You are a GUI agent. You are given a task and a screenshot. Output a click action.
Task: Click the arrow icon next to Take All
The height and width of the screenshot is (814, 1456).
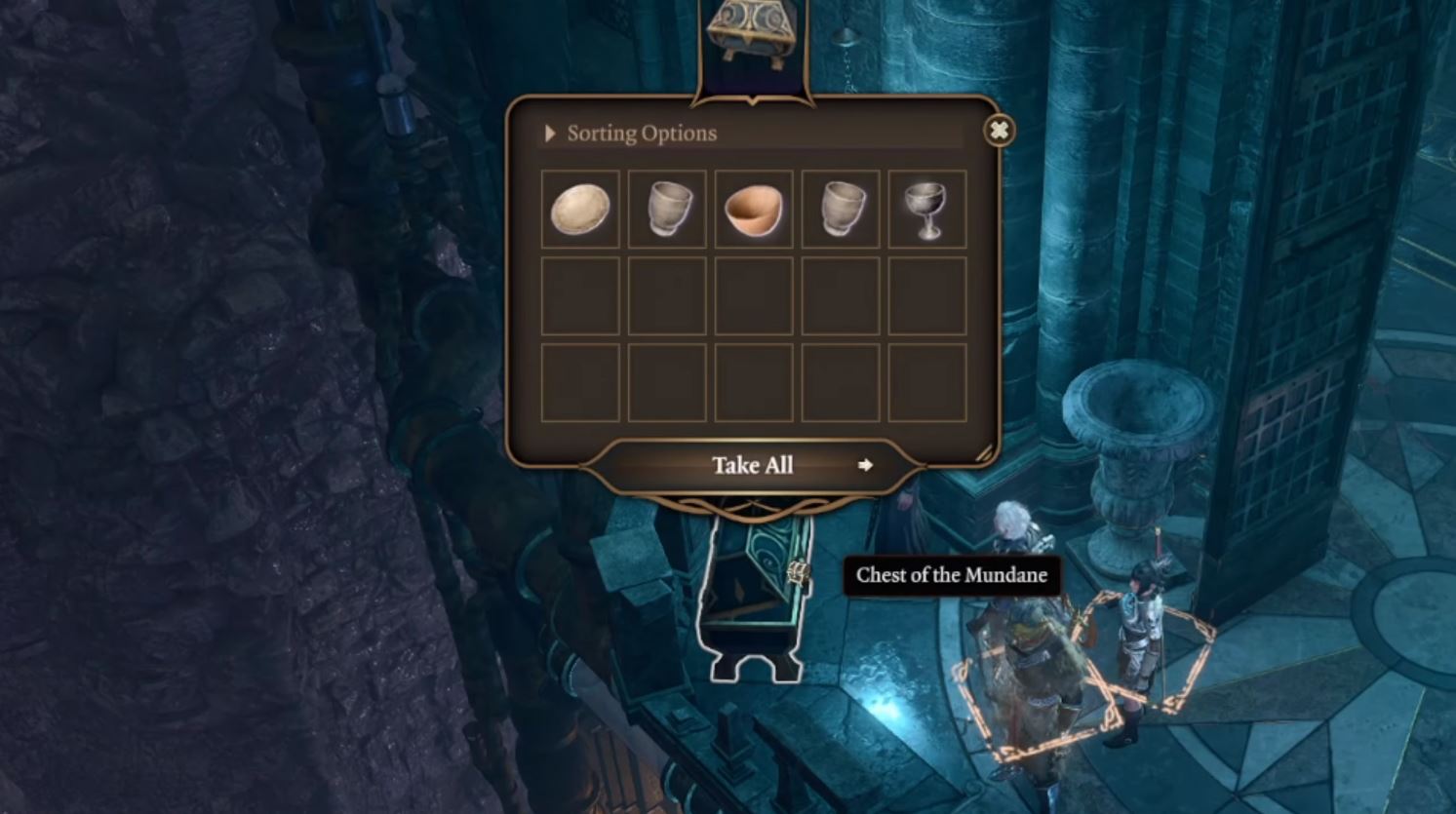866,466
